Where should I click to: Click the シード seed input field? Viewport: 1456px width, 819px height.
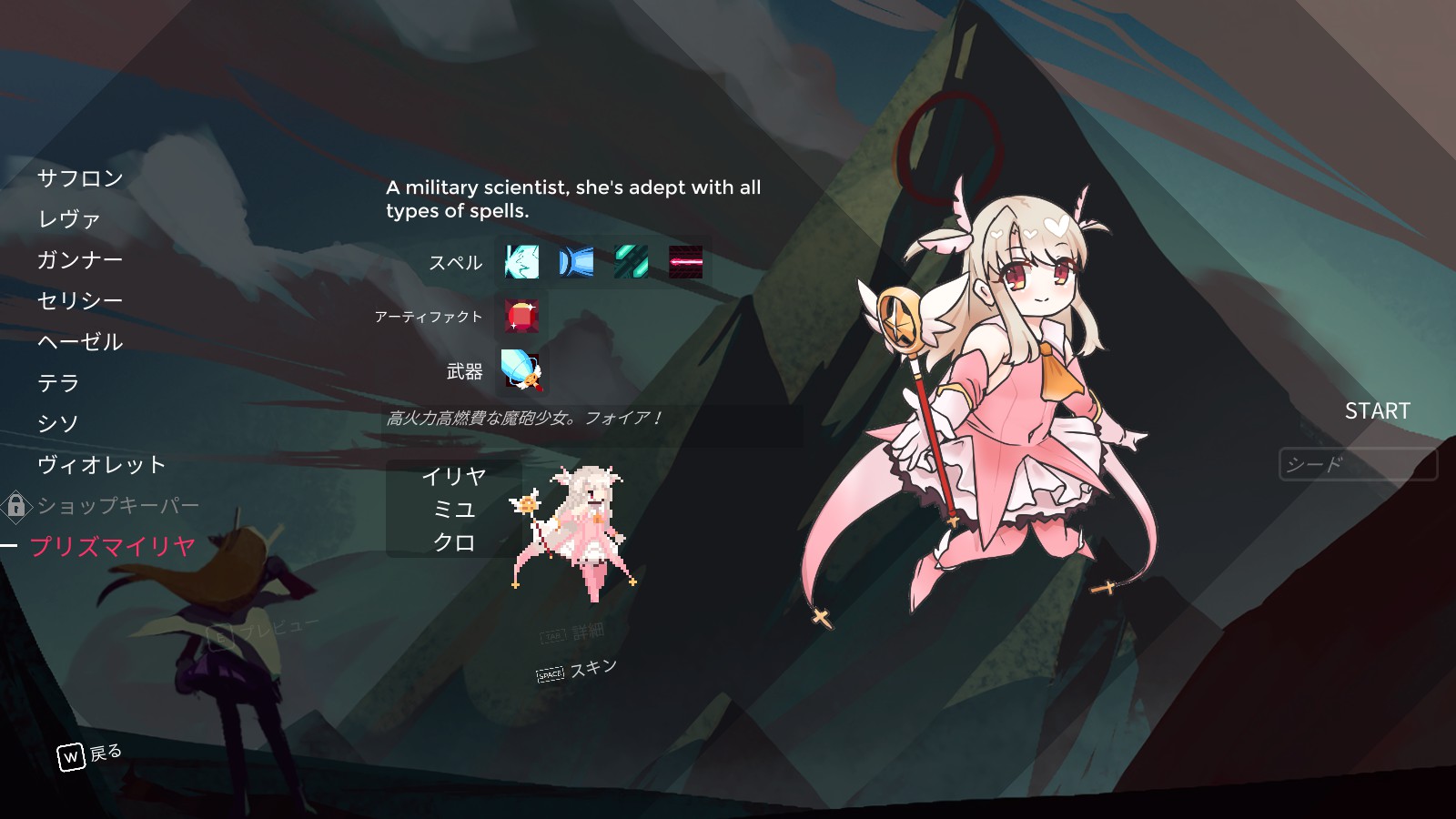coord(1358,464)
